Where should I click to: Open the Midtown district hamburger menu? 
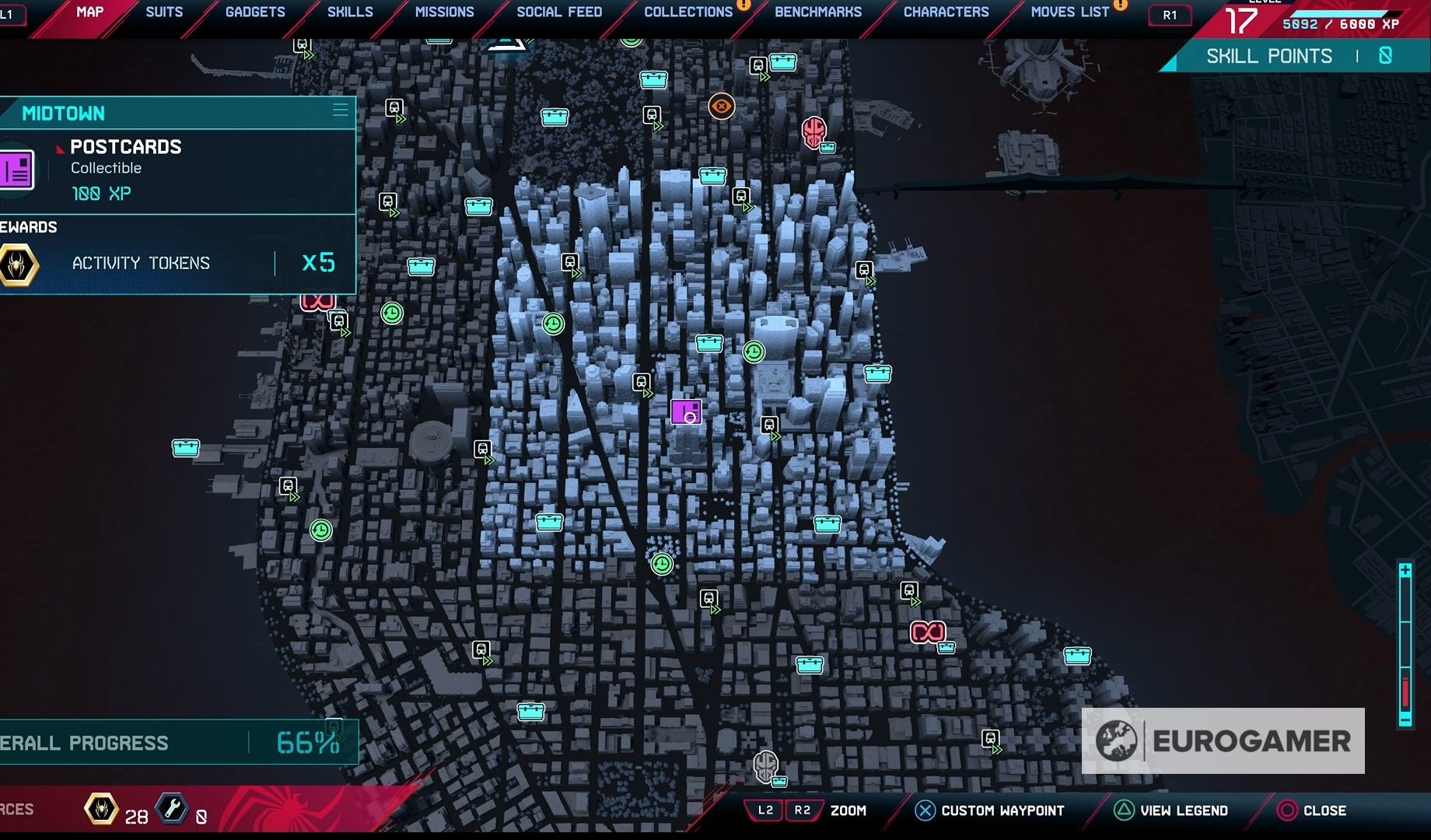coord(340,110)
